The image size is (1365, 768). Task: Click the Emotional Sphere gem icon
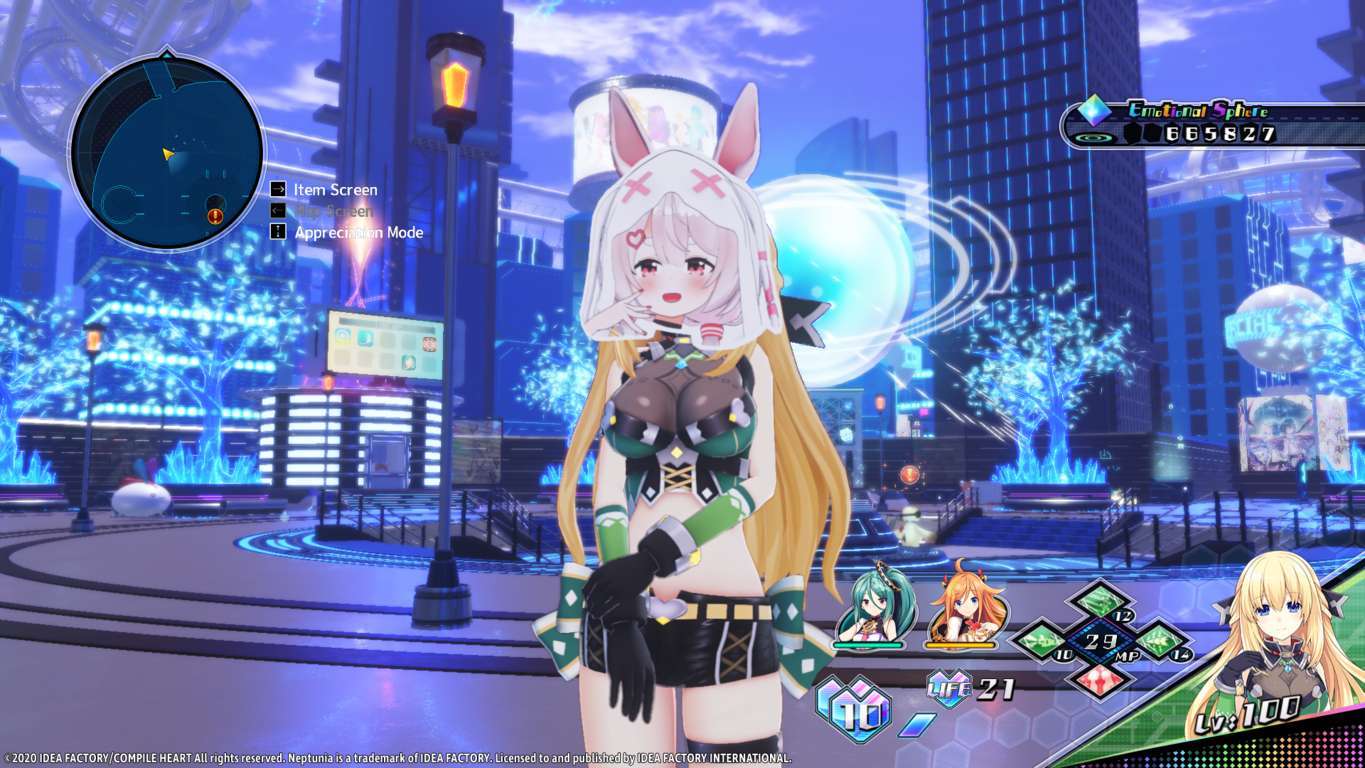click(1095, 112)
